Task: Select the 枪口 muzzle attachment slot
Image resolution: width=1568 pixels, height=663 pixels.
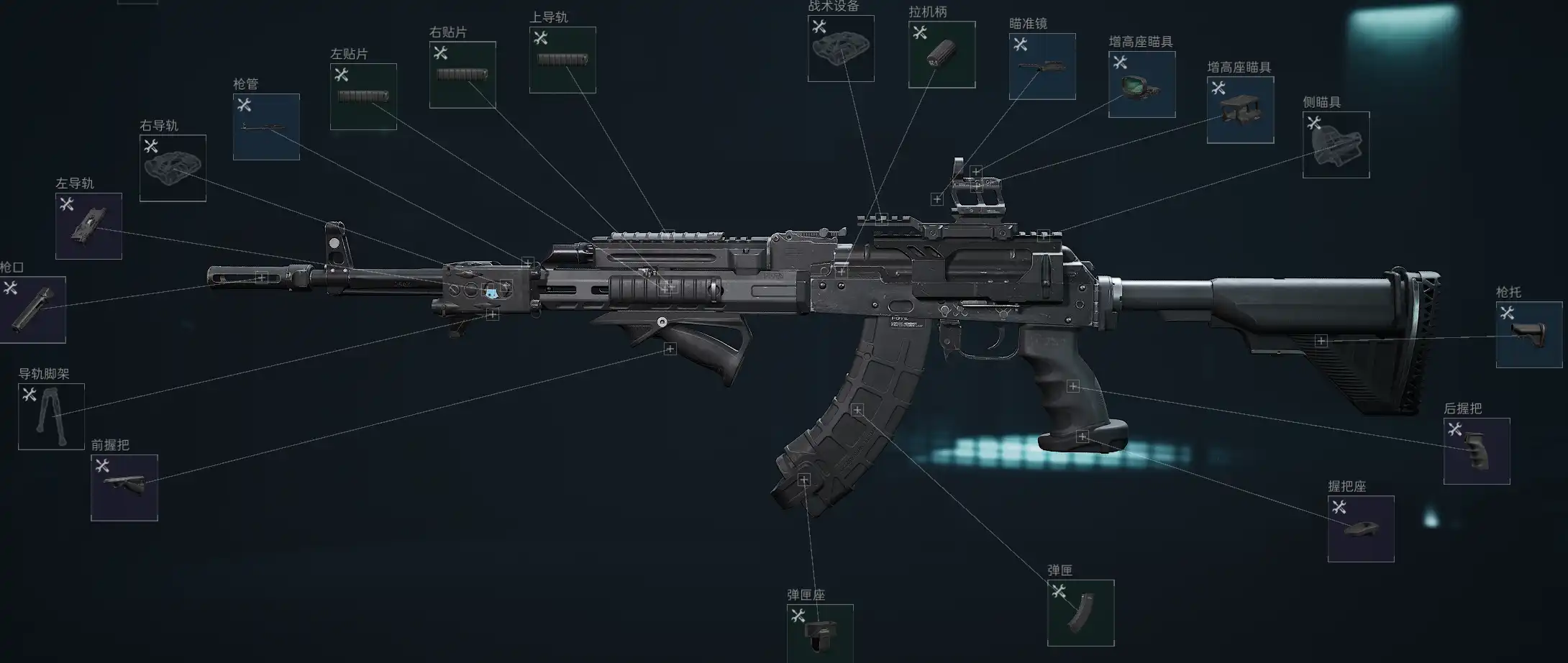Action: [32, 309]
